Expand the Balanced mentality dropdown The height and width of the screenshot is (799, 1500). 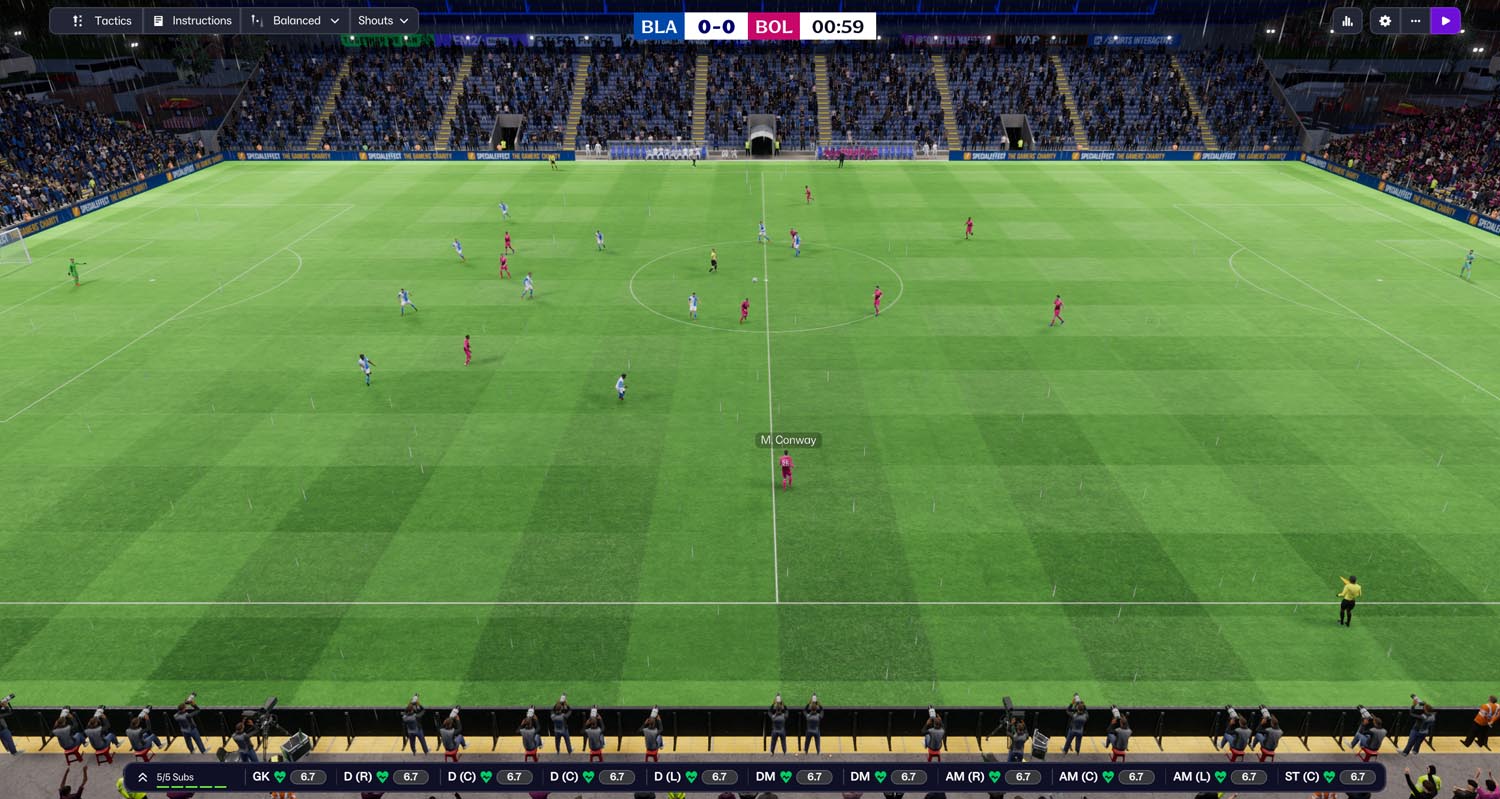(296, 21)
